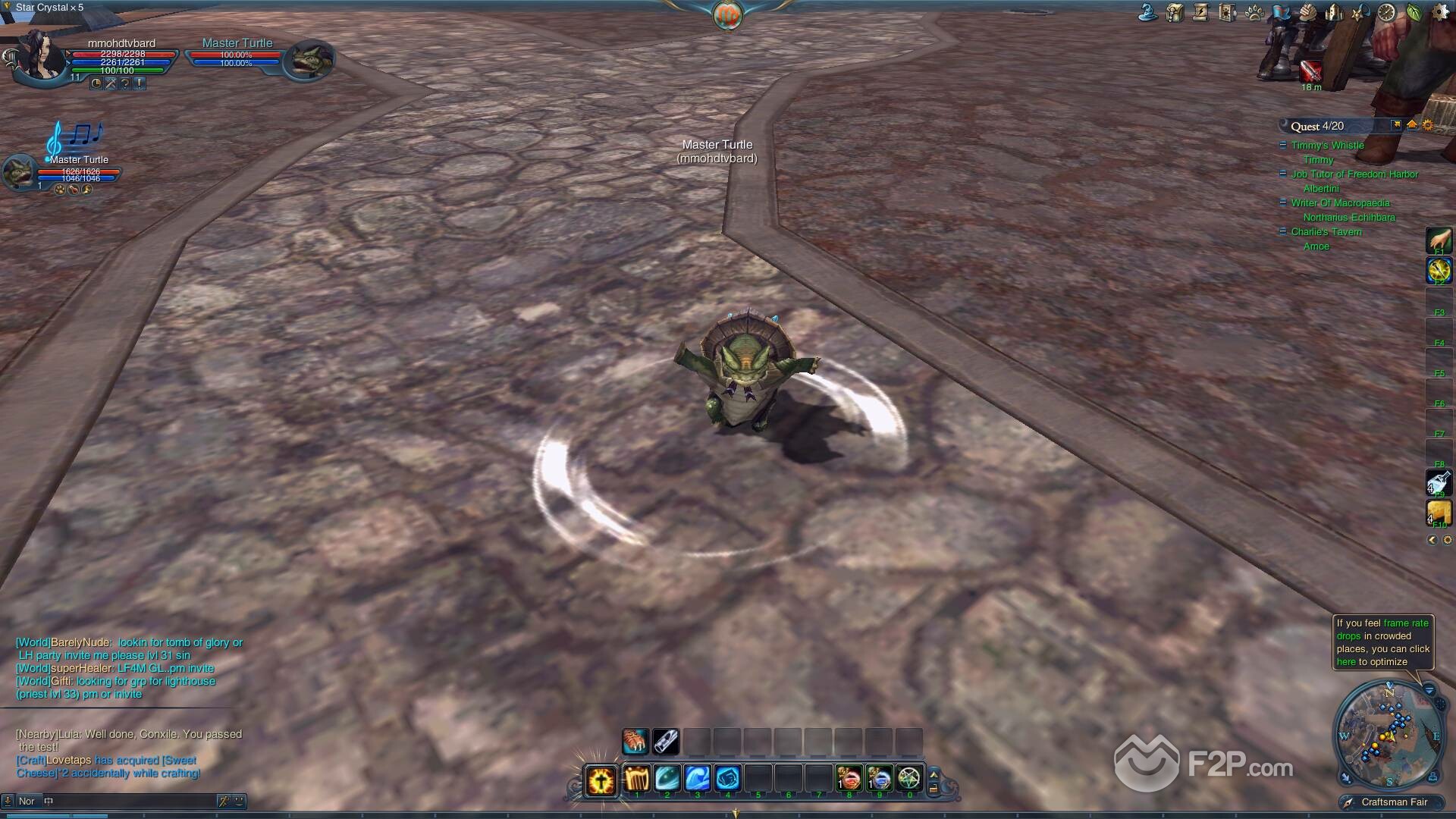Open the handshake social icon
The width and height of the screenshot is (1456, 819).
point(1307,12)
